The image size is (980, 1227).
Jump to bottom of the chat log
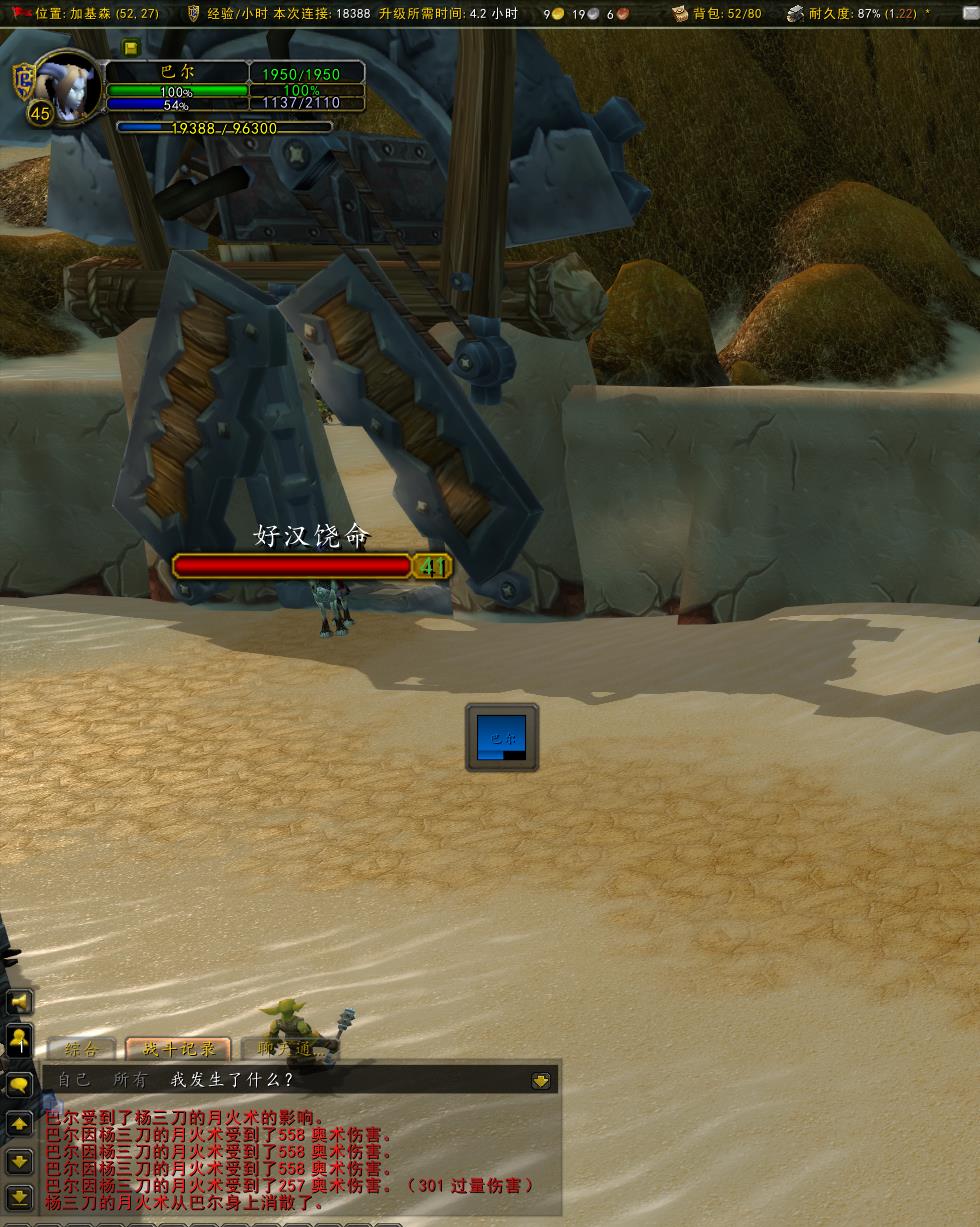[19, 1196]
